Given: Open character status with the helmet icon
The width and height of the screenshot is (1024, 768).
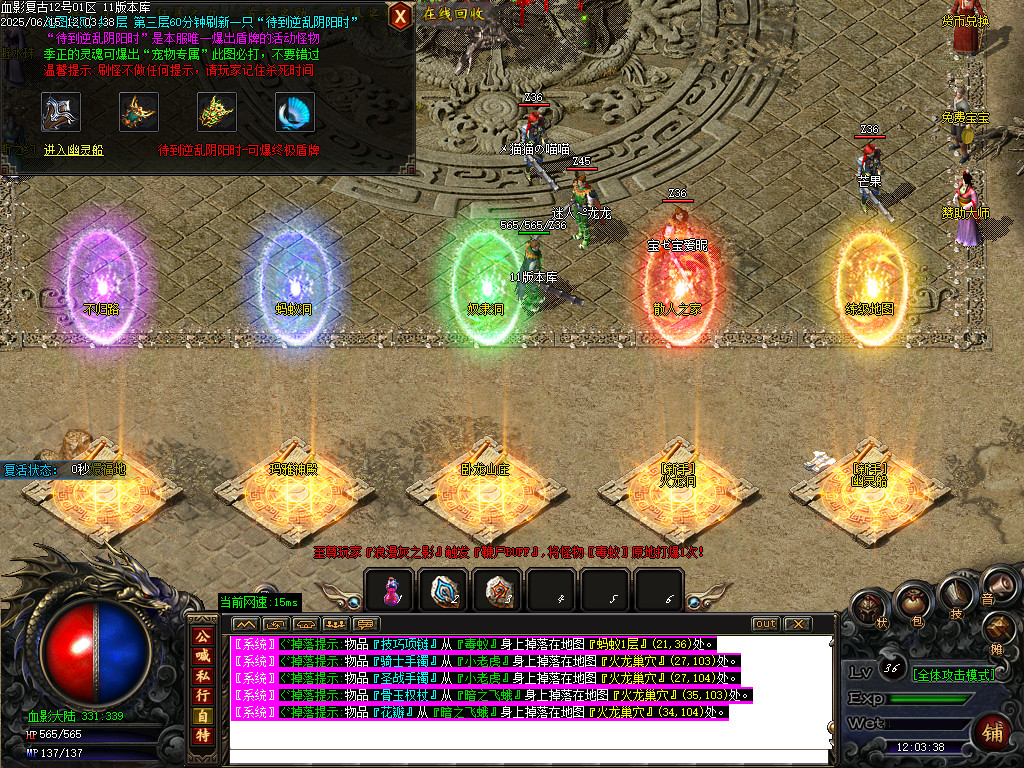Looking at the screenshot, I should 871,609.
